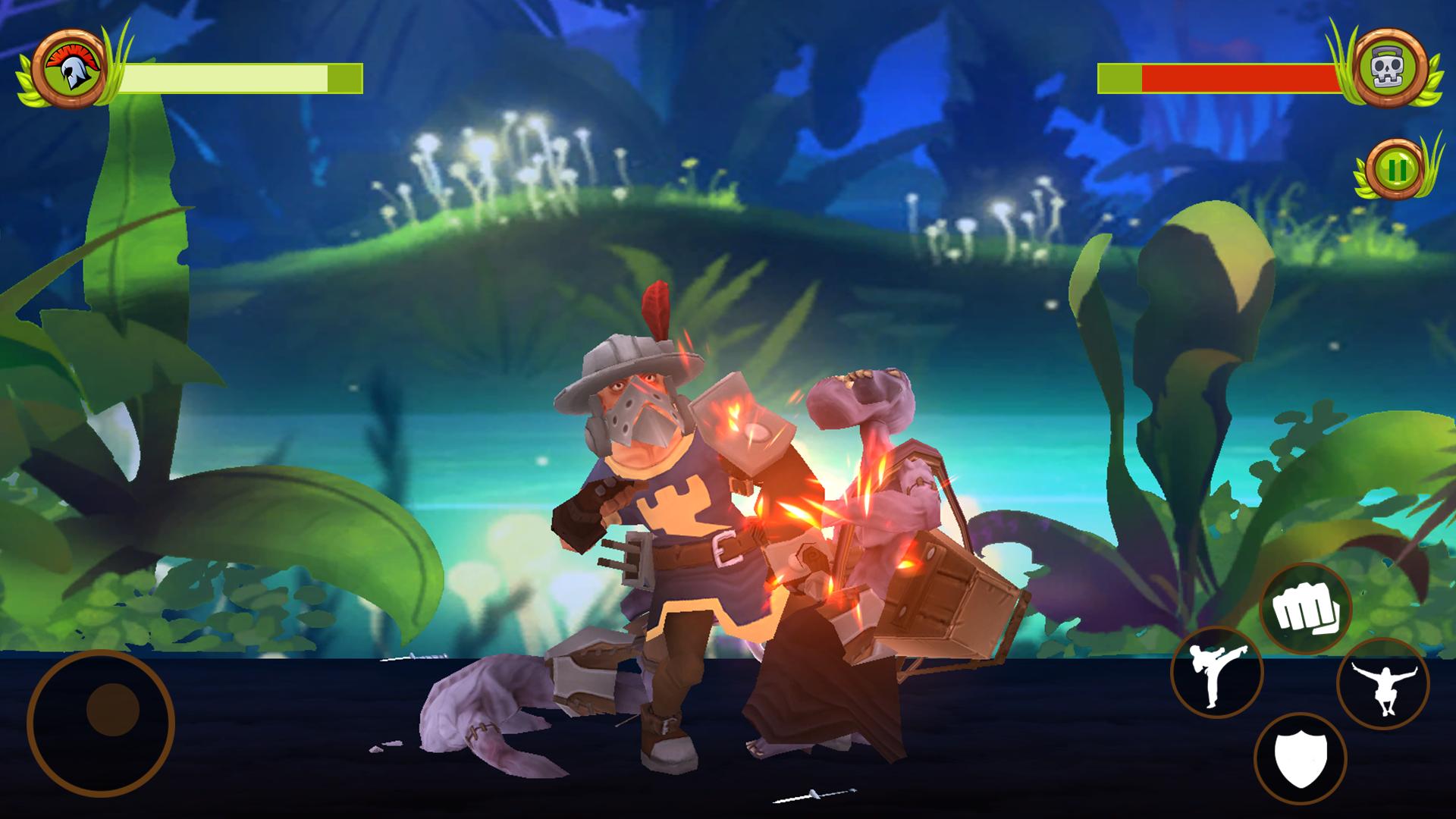Use the karate kick attack button

pos(1216,673)
